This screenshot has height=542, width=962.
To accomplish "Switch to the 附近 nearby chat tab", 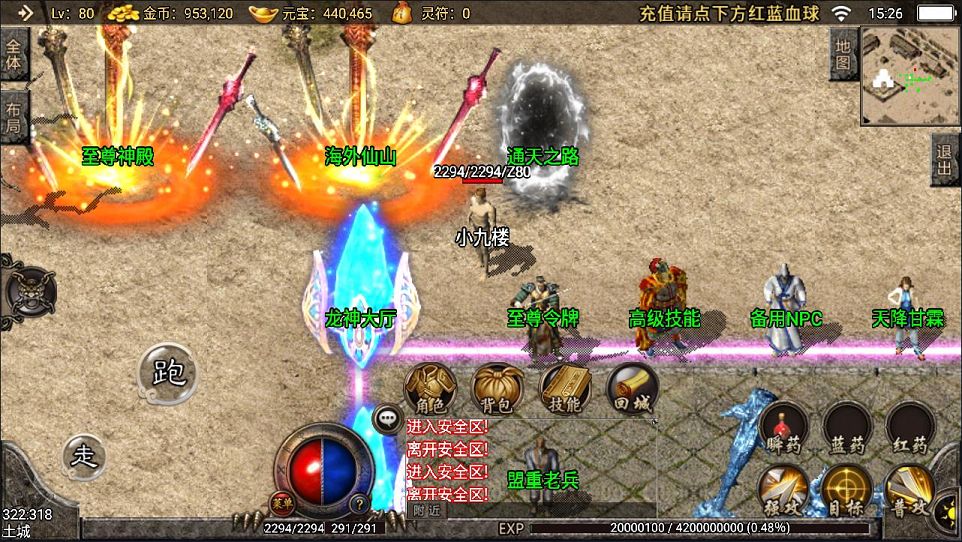I will [x=427, y=509].
